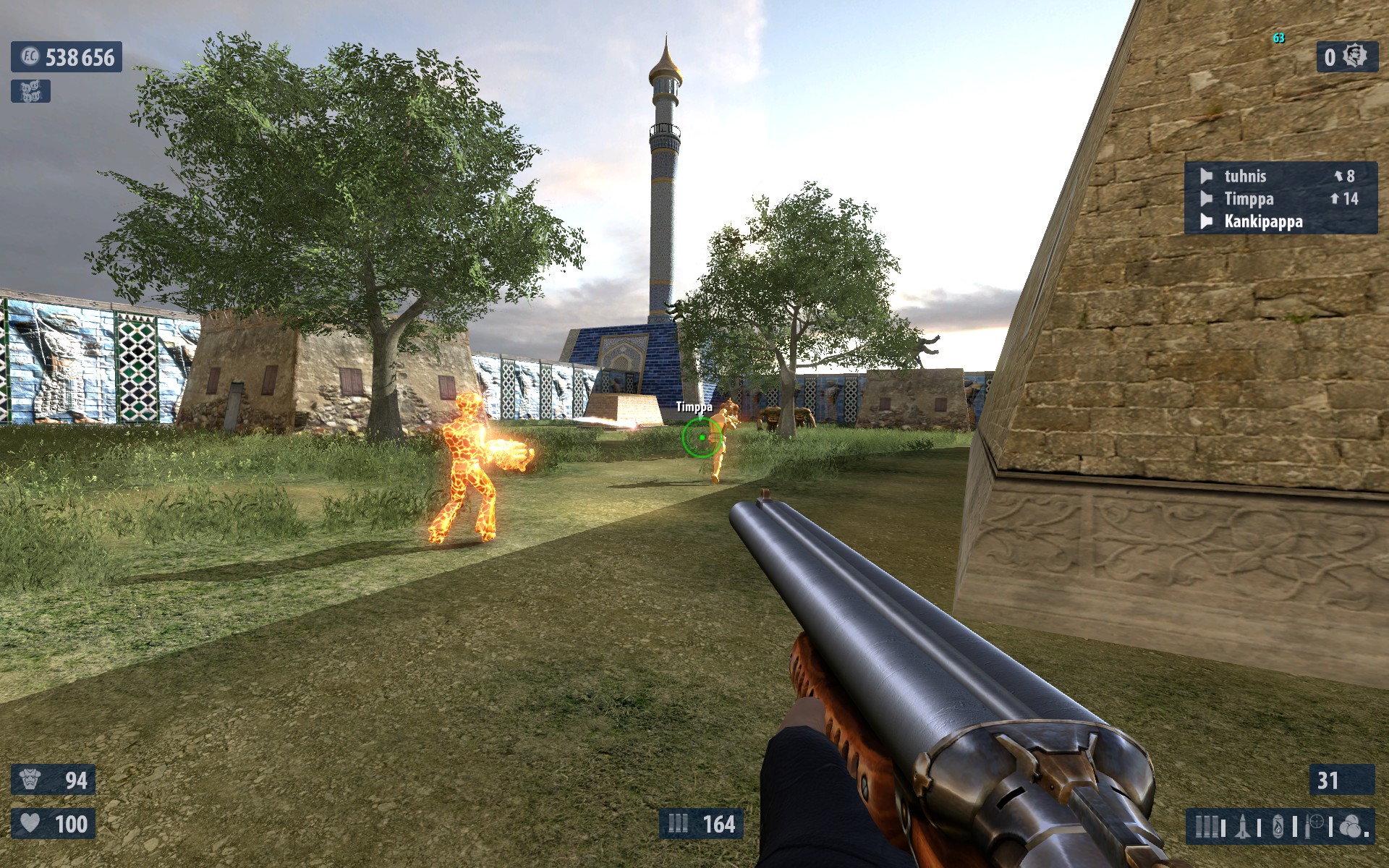Pick the sniper bullet ammo icon
The height and width of the screenshot is (868, 1389).
tap(1315, 826)
